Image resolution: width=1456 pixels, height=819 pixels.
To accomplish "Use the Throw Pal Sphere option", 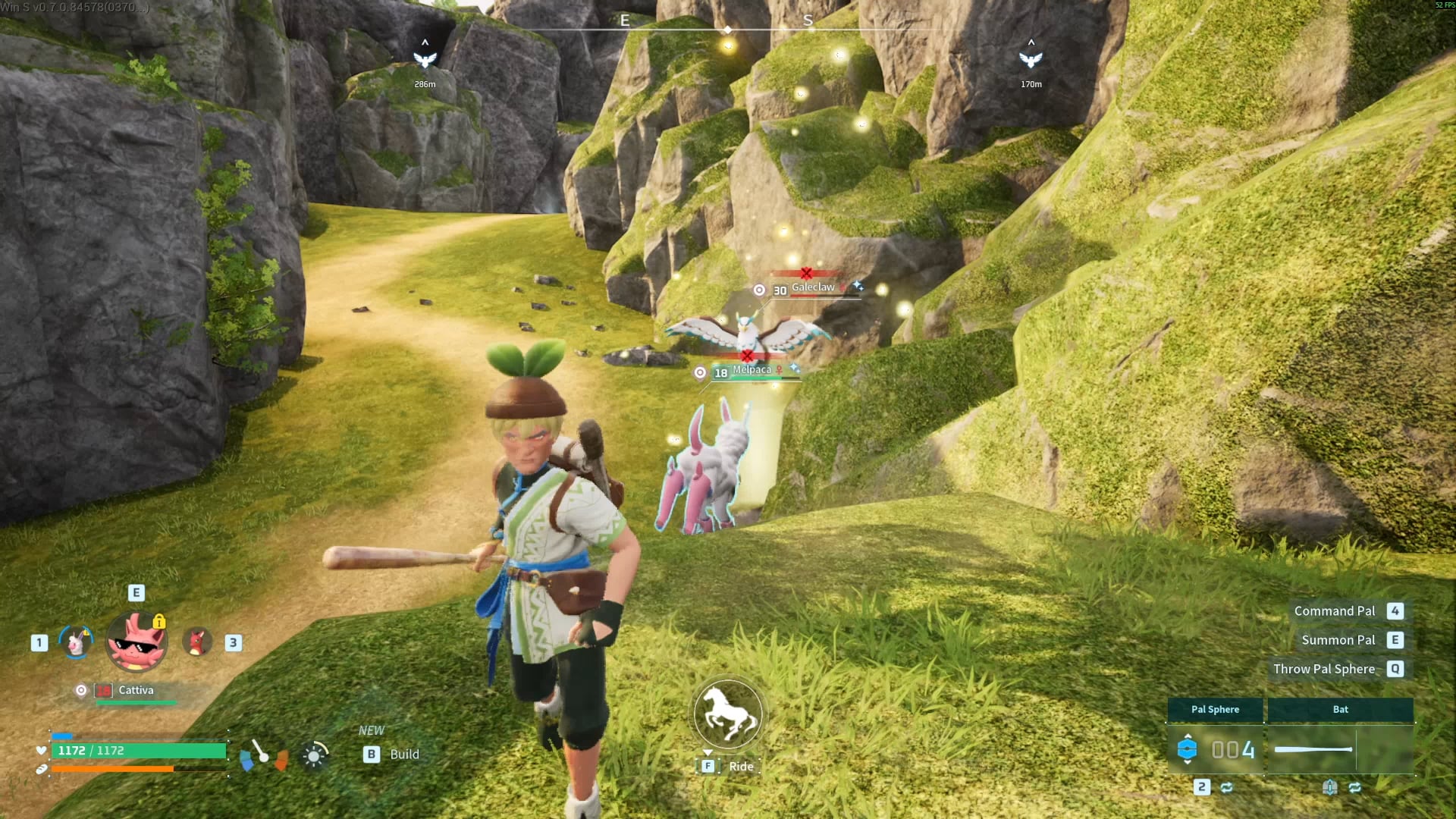I will pos(1324,669).
